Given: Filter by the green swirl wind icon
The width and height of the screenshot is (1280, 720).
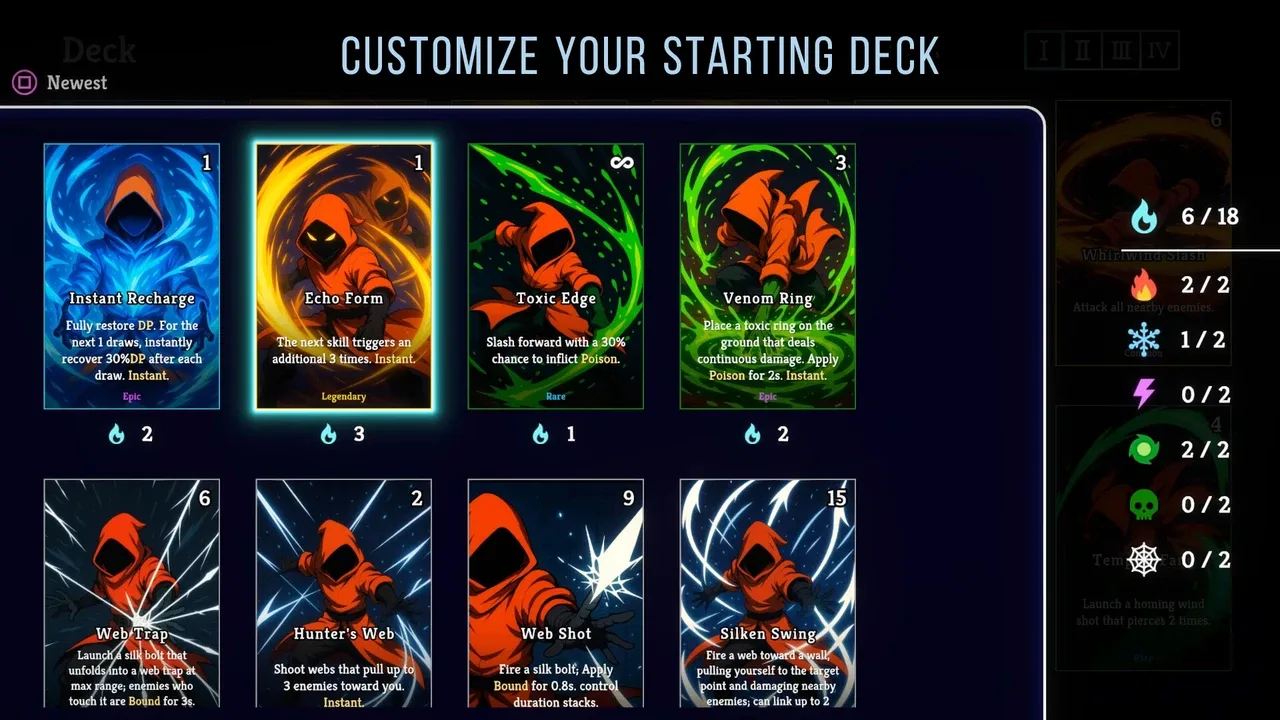Looking at the screenshot, I should (x=1144, y=450).
